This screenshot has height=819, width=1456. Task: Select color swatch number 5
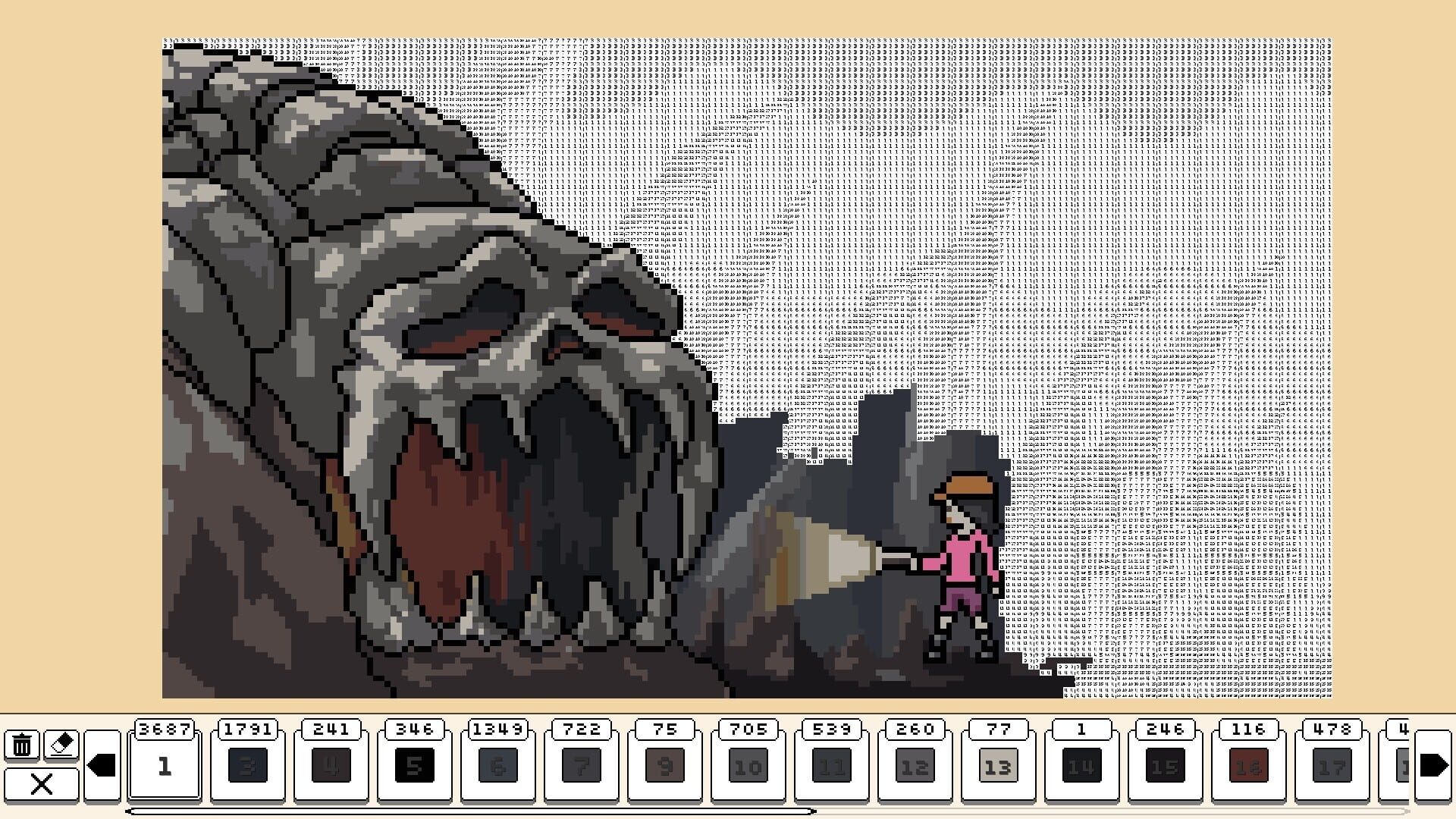pos(416,765)
